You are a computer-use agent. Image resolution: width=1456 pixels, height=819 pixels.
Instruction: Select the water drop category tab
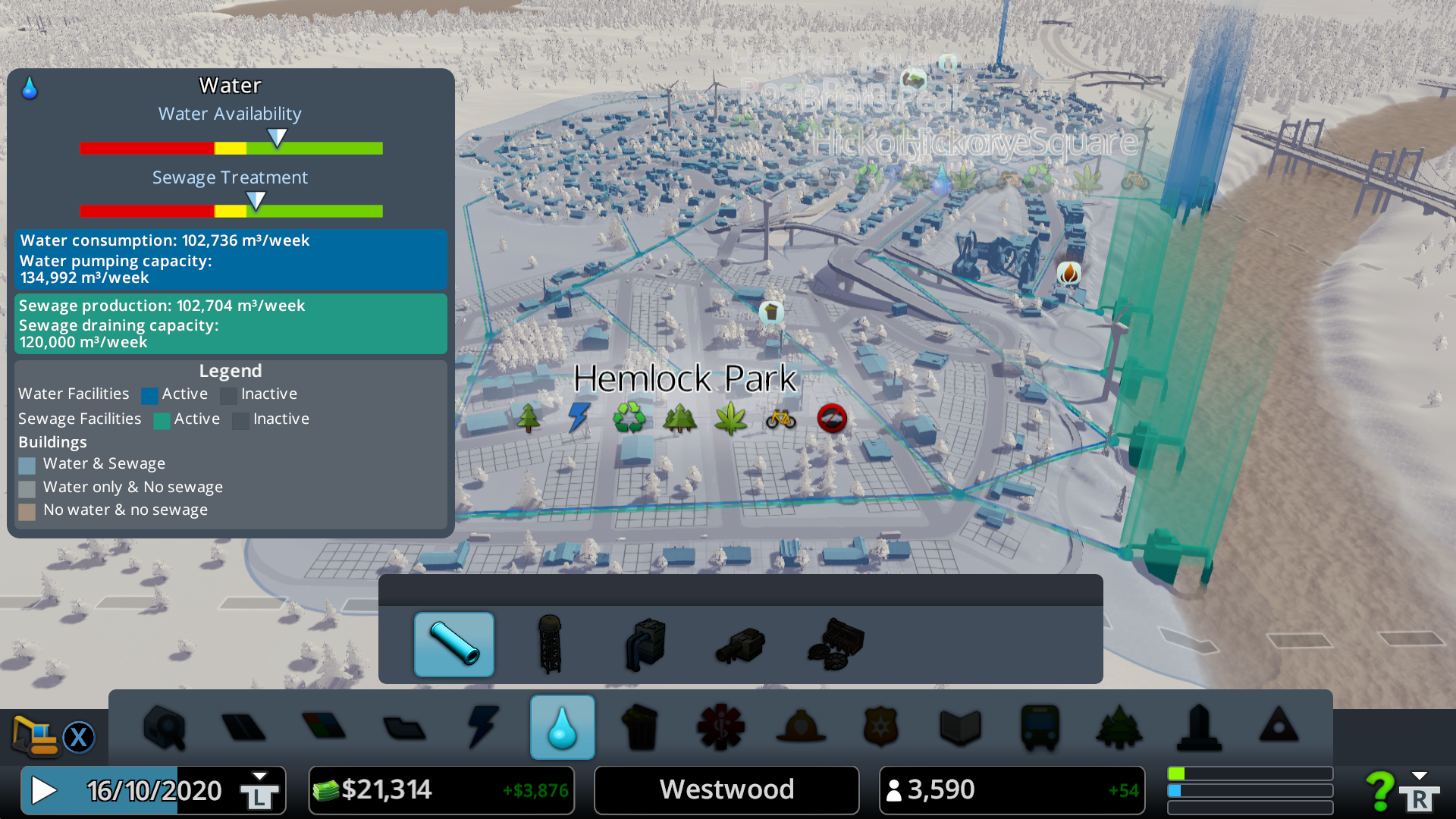[x=562, y=727]
